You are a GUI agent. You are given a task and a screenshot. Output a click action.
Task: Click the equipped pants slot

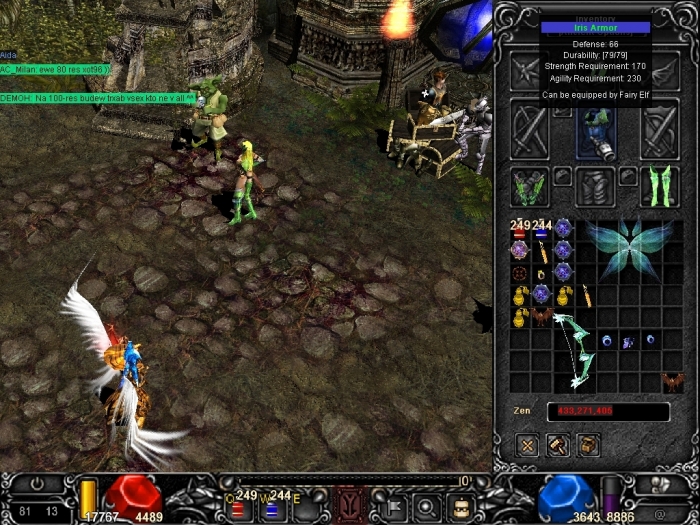click(x=597, y=188)
